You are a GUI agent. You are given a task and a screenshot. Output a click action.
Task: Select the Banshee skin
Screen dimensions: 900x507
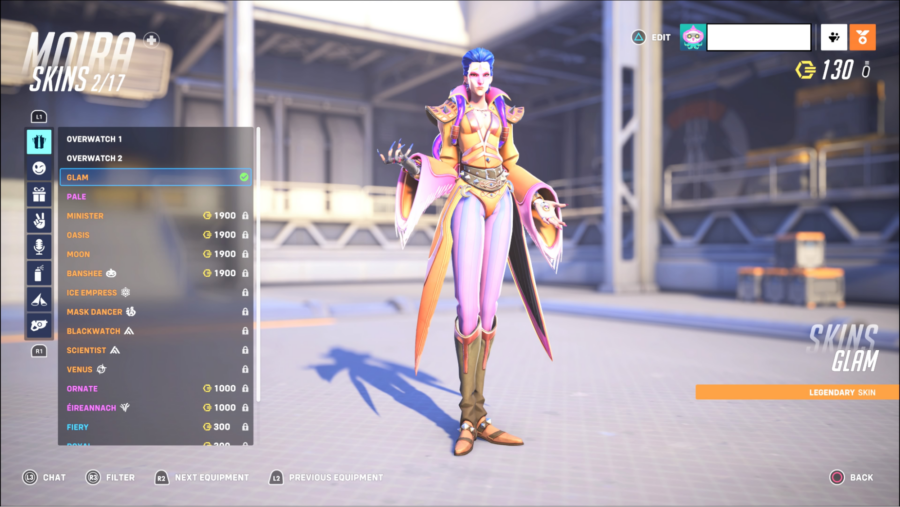pos(155,273)
